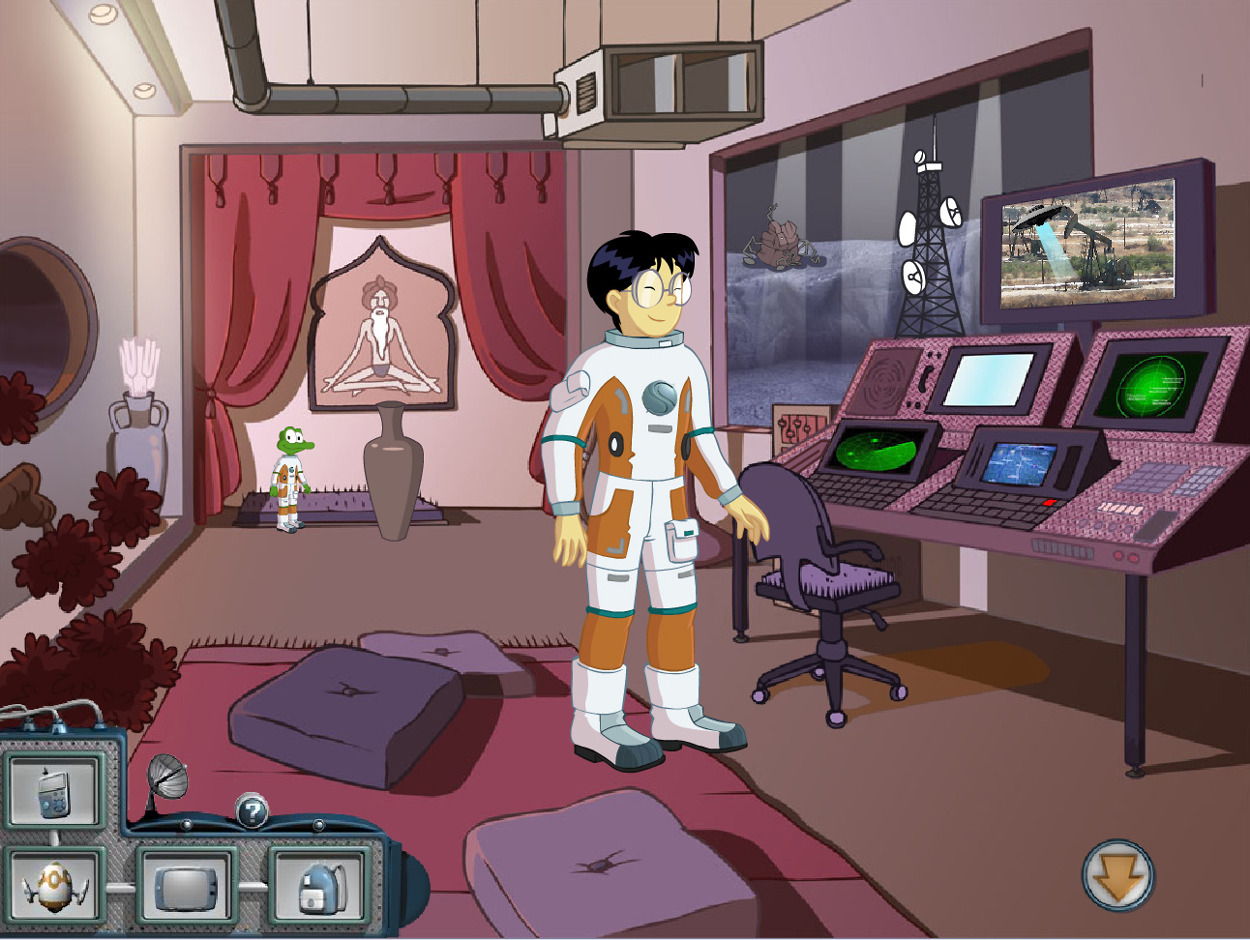Click the question mark help button

252,810
